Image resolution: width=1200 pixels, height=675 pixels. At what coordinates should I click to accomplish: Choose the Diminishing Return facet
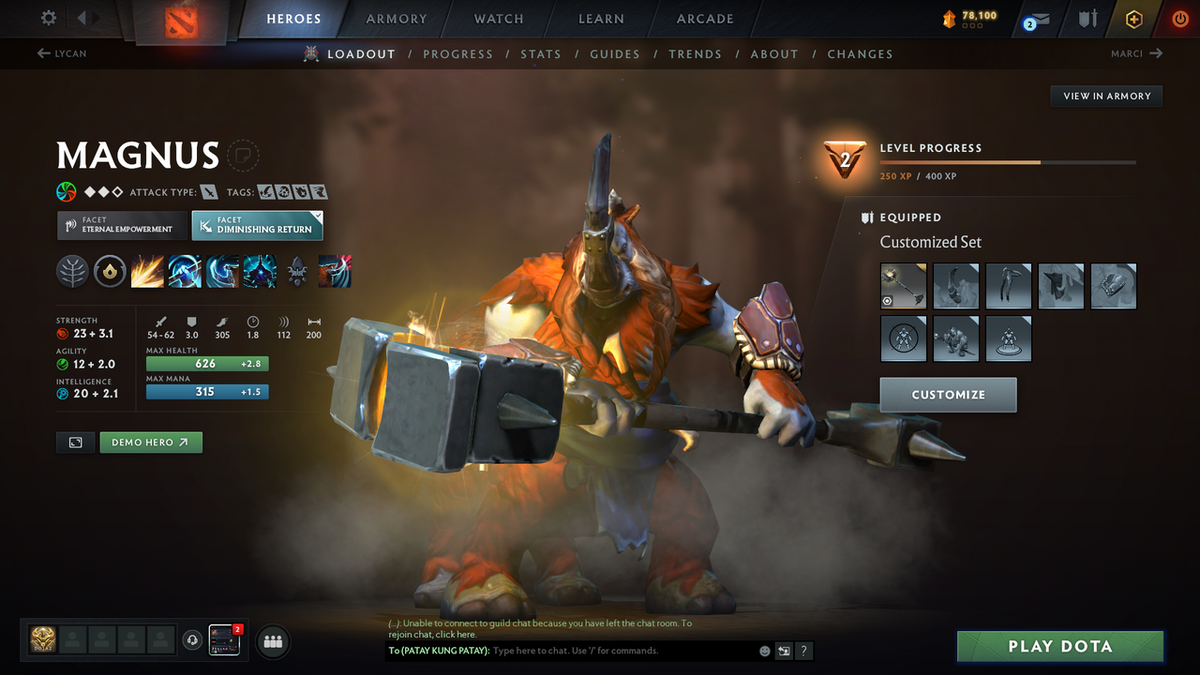coord(257,225)
